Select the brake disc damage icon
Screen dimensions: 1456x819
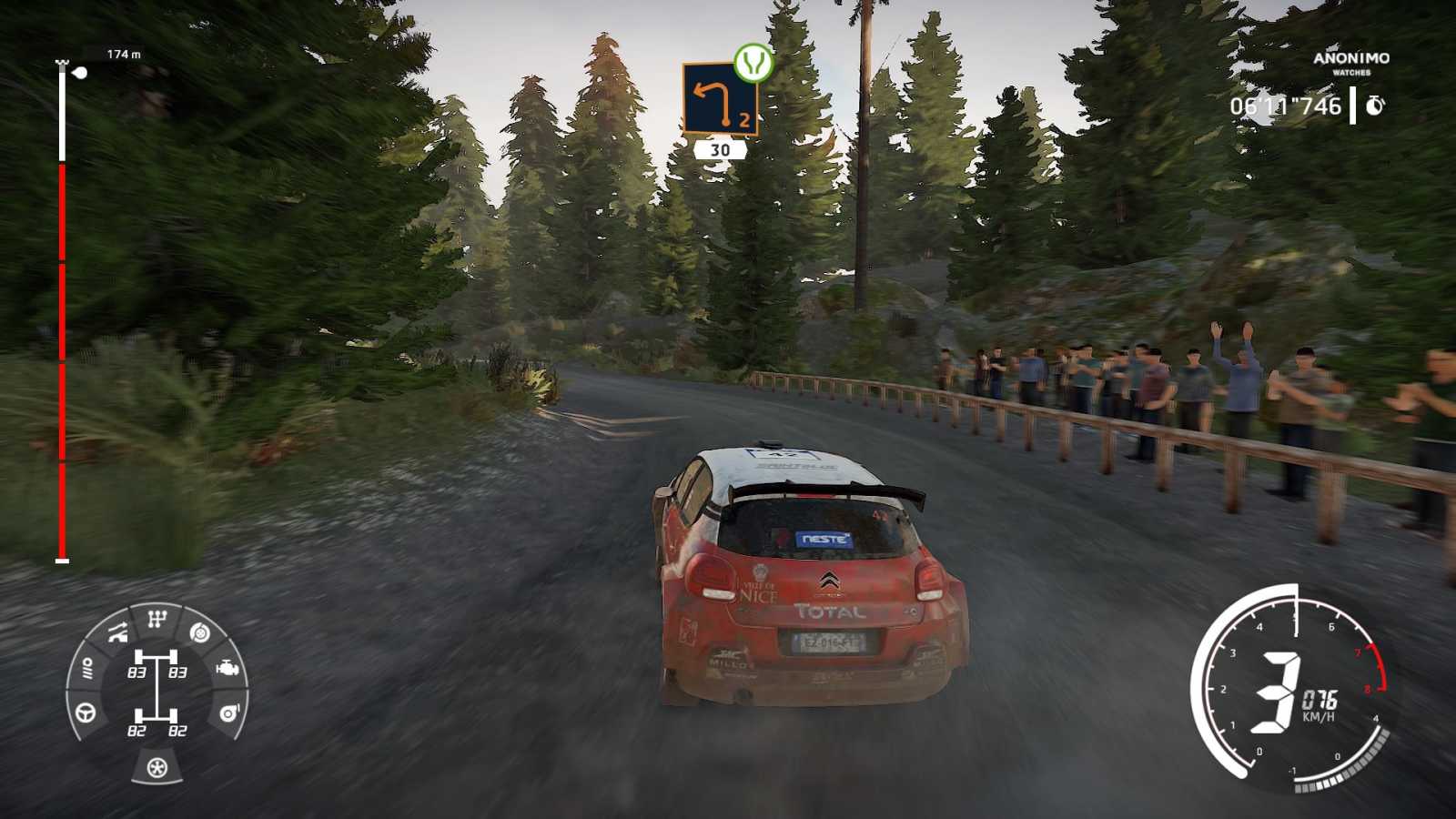[200, 632]
